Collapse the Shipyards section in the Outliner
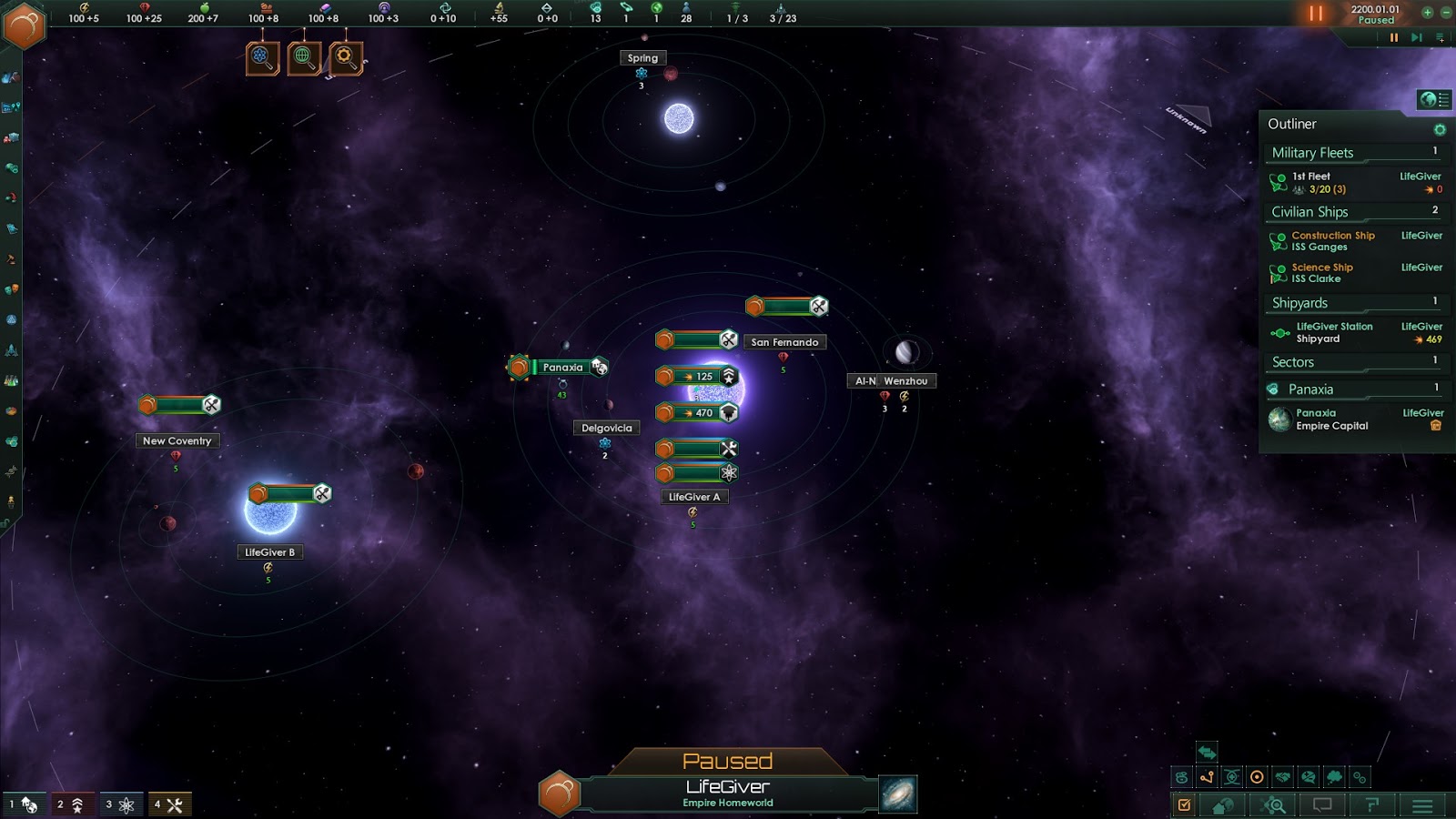 [1298, 303]
